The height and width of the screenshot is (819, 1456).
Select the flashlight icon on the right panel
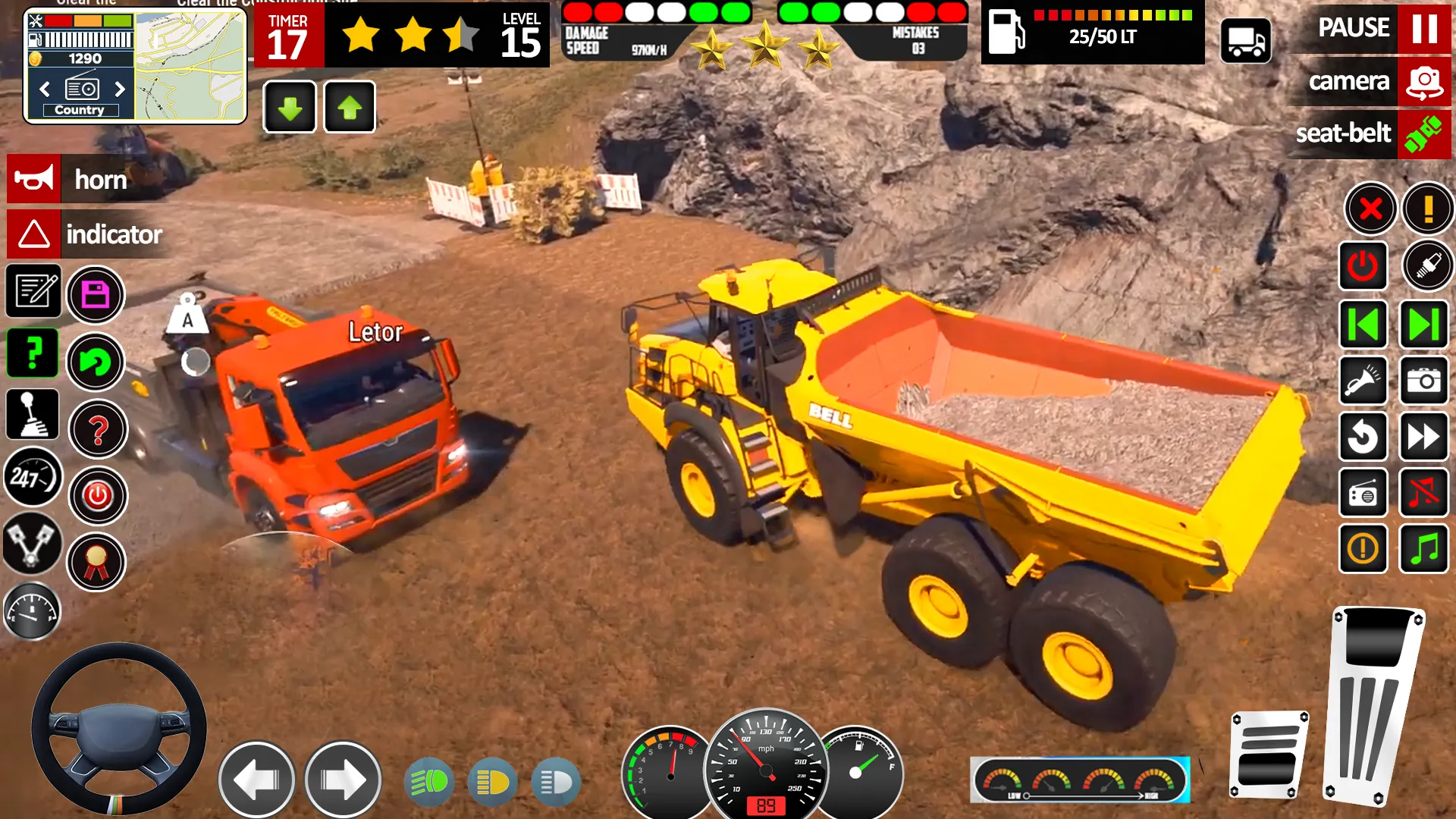pyautogui.click(x=1363, y=381)
